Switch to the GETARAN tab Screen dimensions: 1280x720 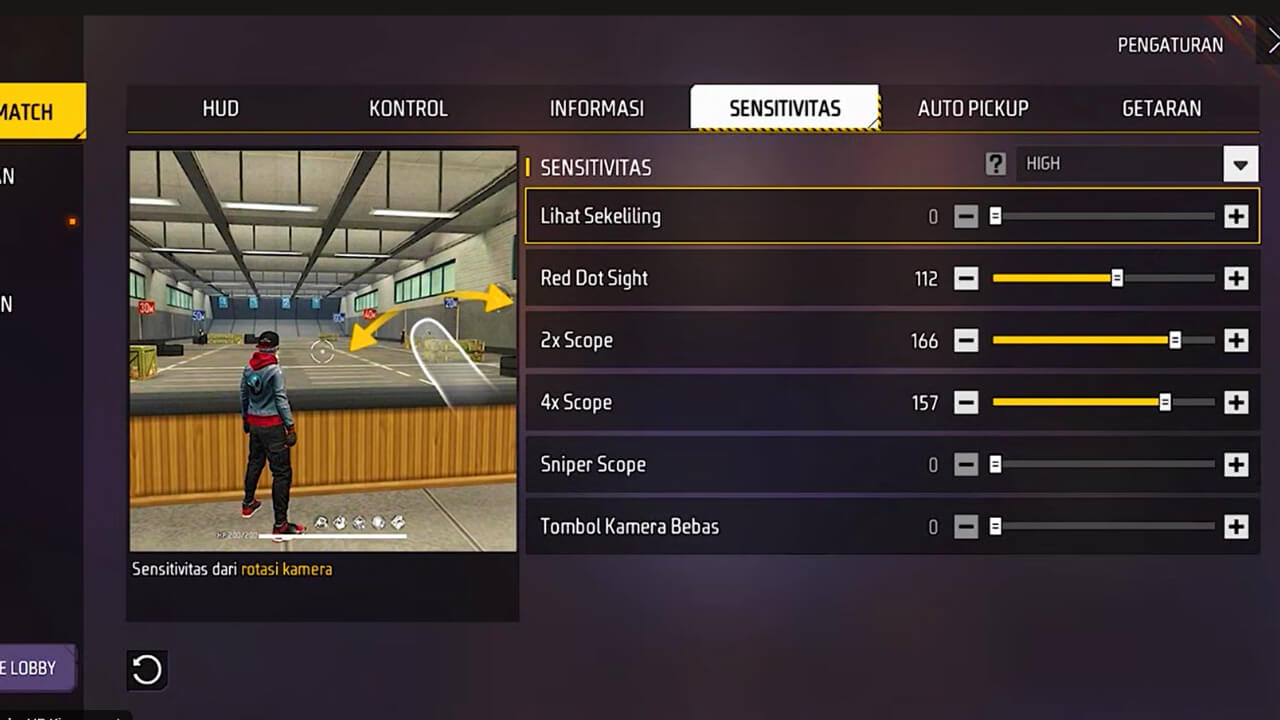pos(1161,109)
